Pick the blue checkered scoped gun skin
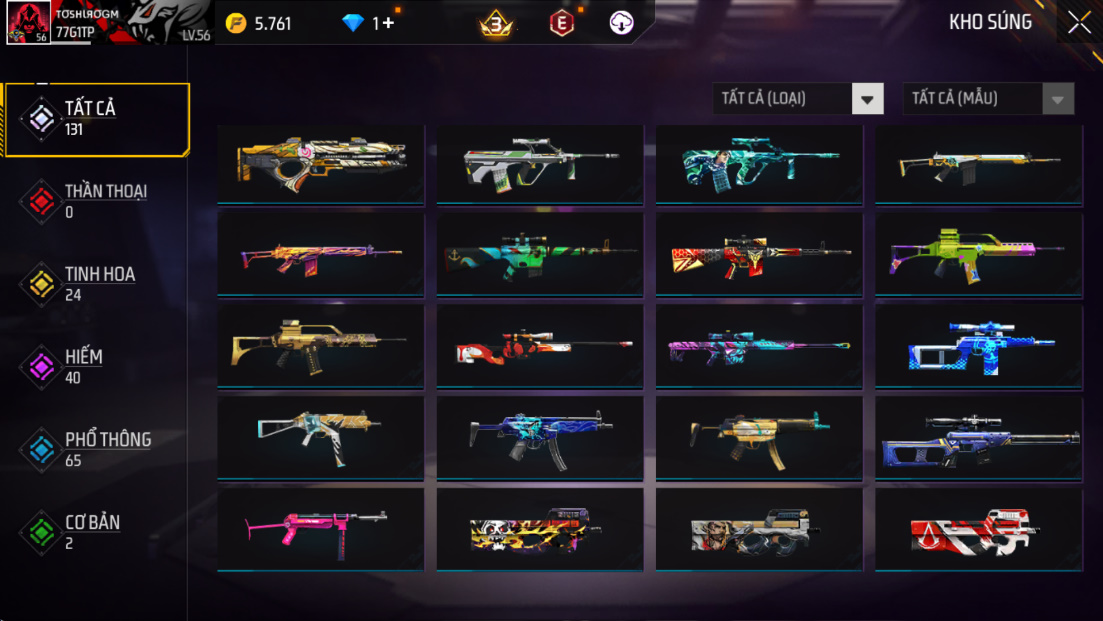 (978, 346)
